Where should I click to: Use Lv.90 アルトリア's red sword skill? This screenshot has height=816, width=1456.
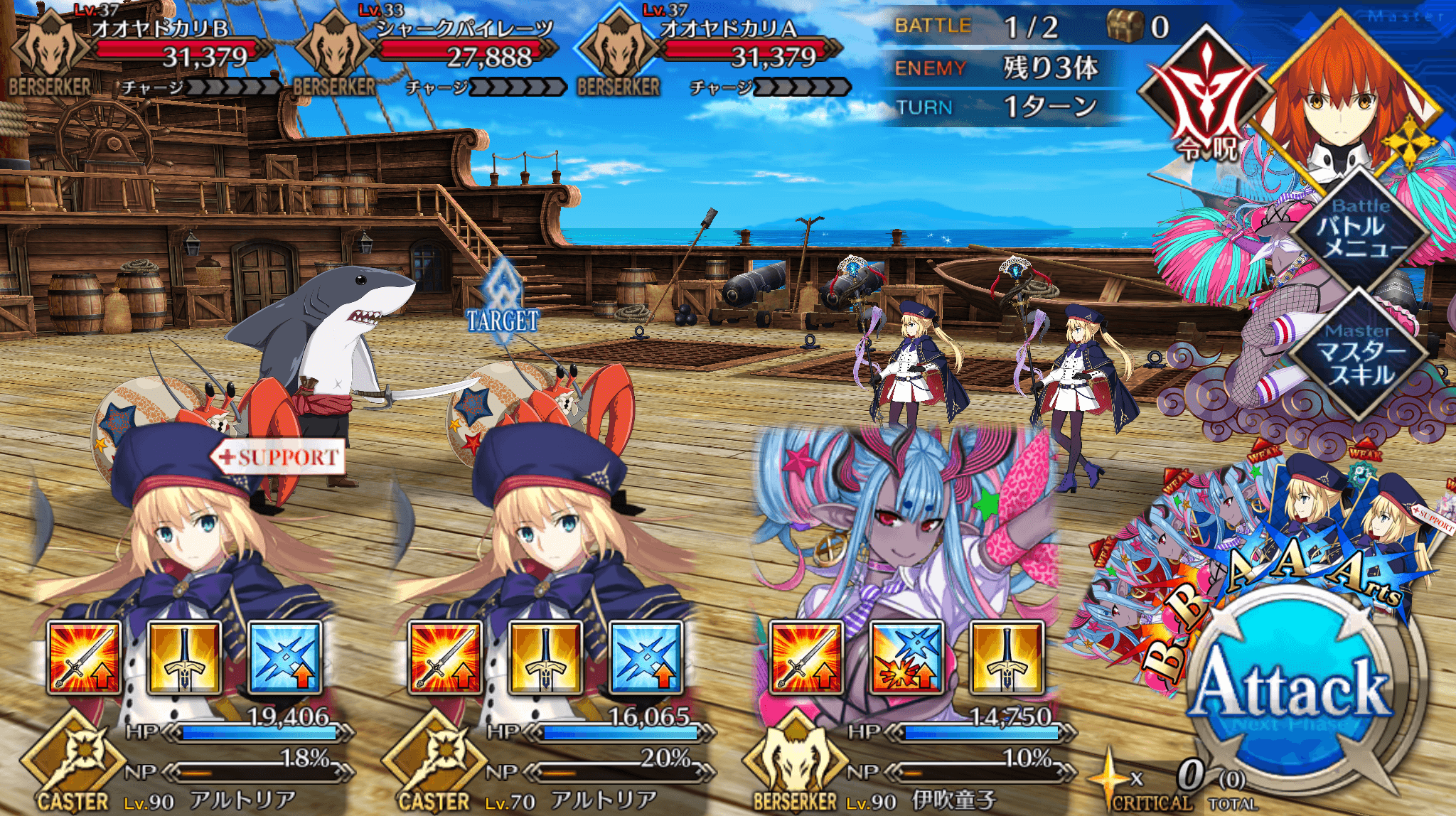pyautogui.click(x=84, y=657)
